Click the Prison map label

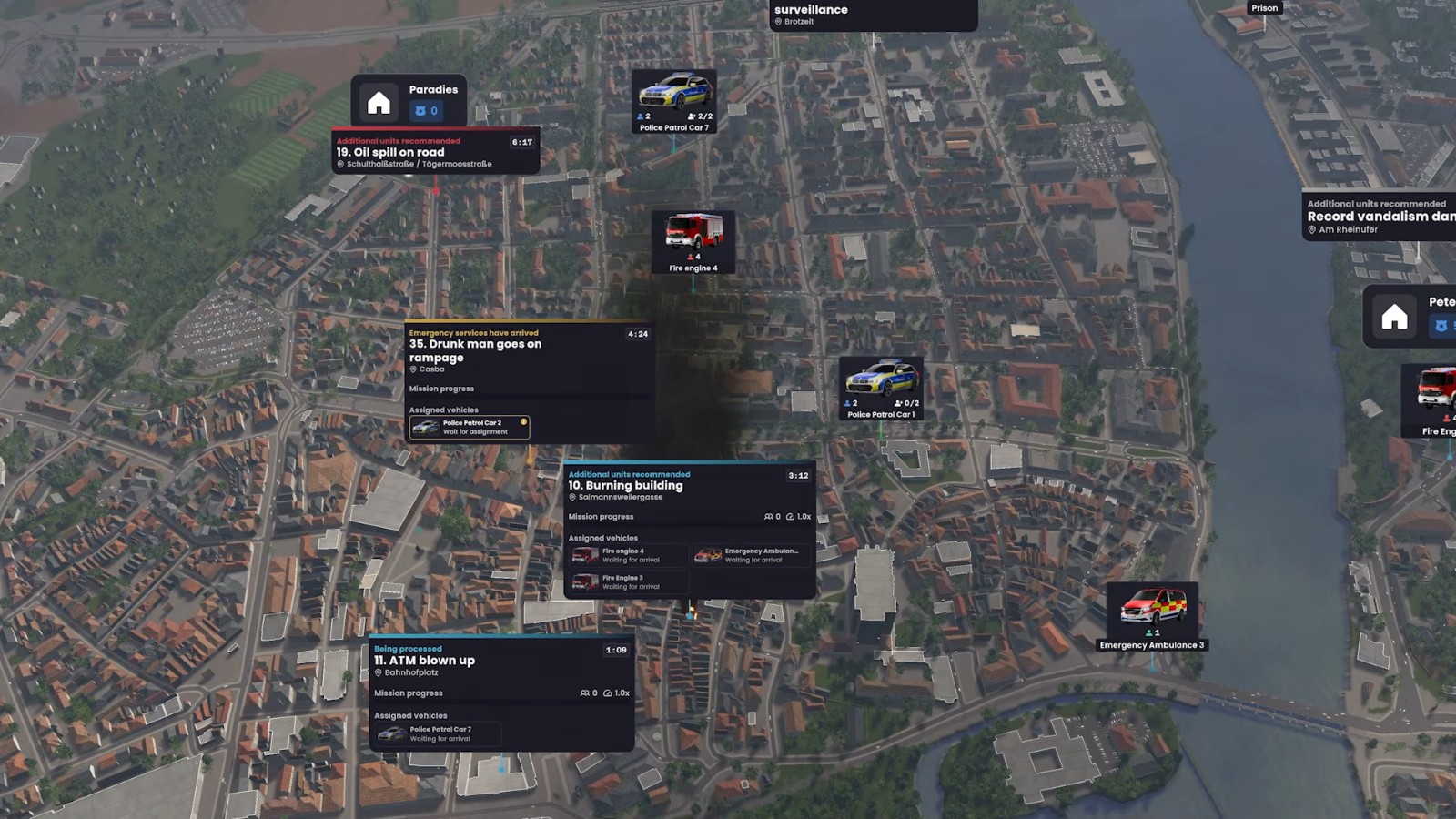[x=1264, y=8]
